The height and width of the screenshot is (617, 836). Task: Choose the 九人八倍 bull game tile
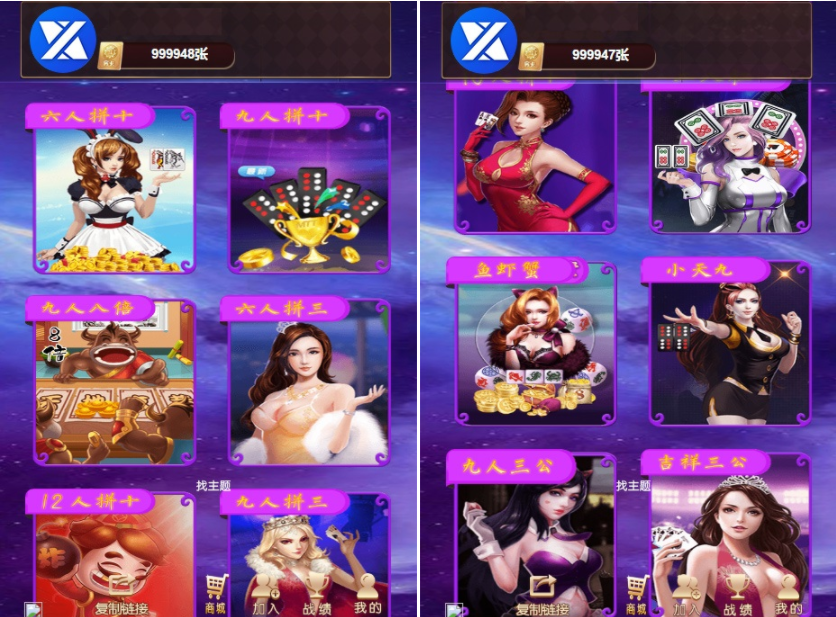pos(114,385)
